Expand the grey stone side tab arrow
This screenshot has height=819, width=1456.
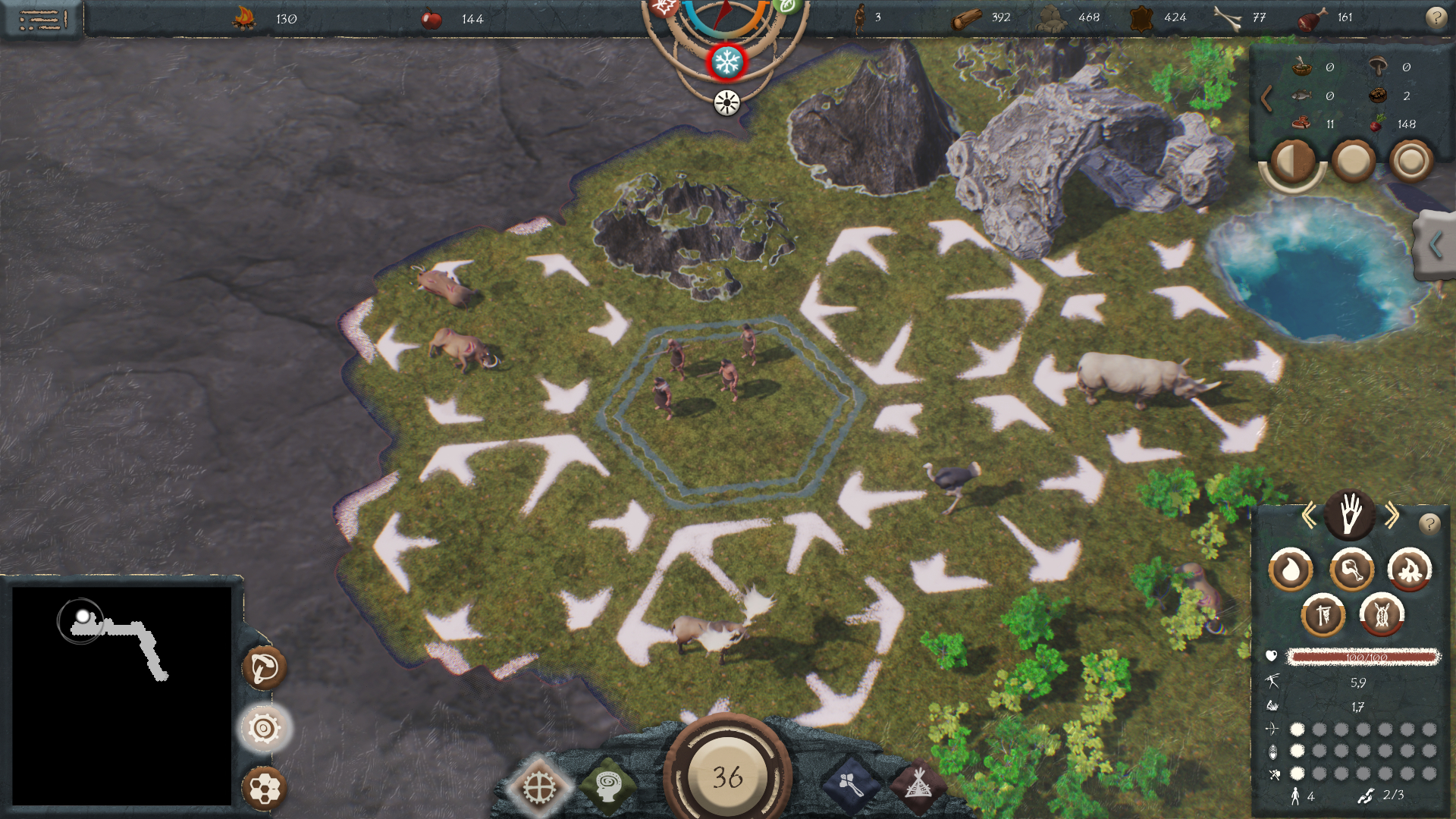(1435, 245)
